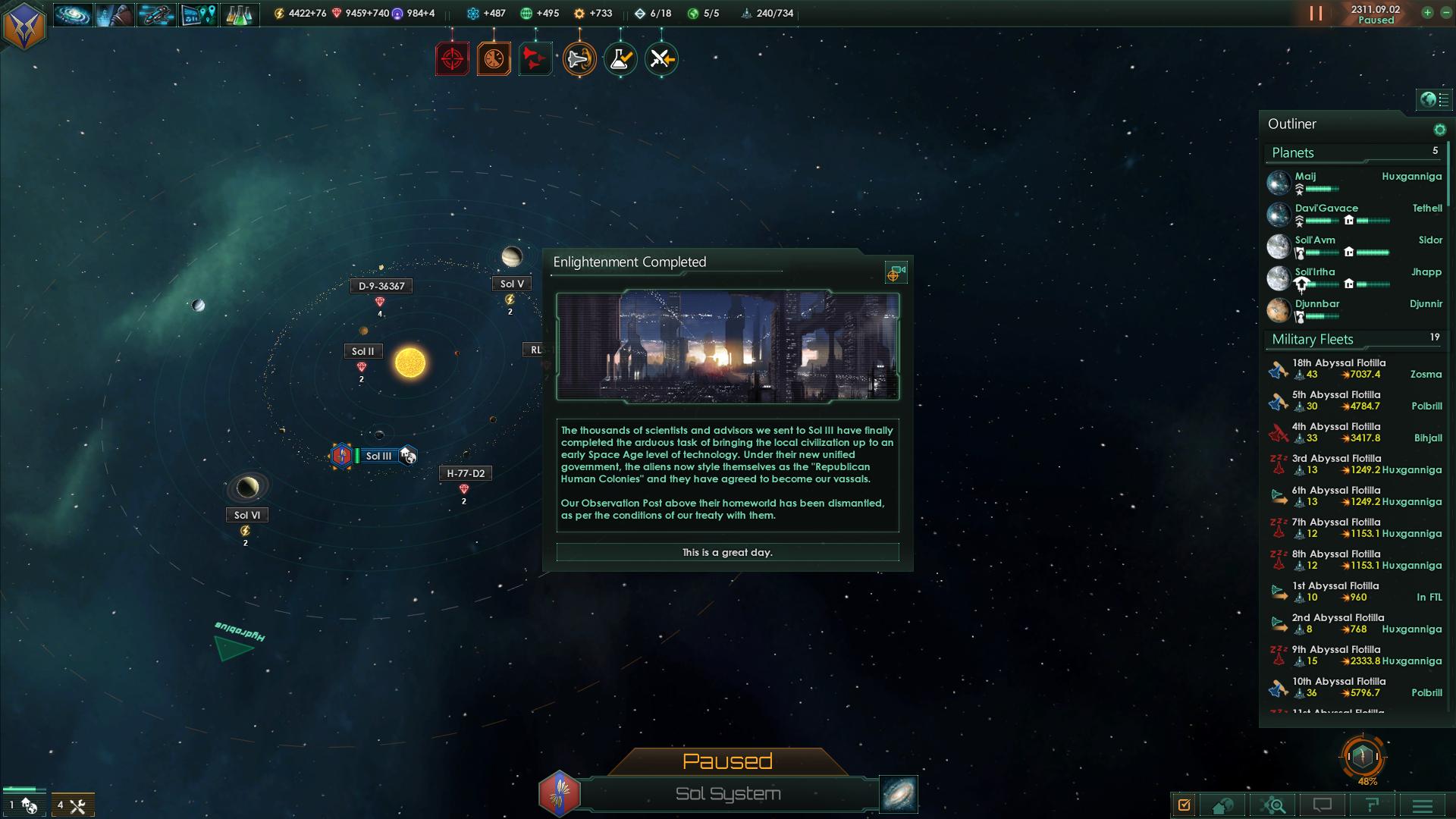The width and height of the screenshot is (1456, 819).
Task: Confirm with "This is a great day."
Action: pos(727,552)
